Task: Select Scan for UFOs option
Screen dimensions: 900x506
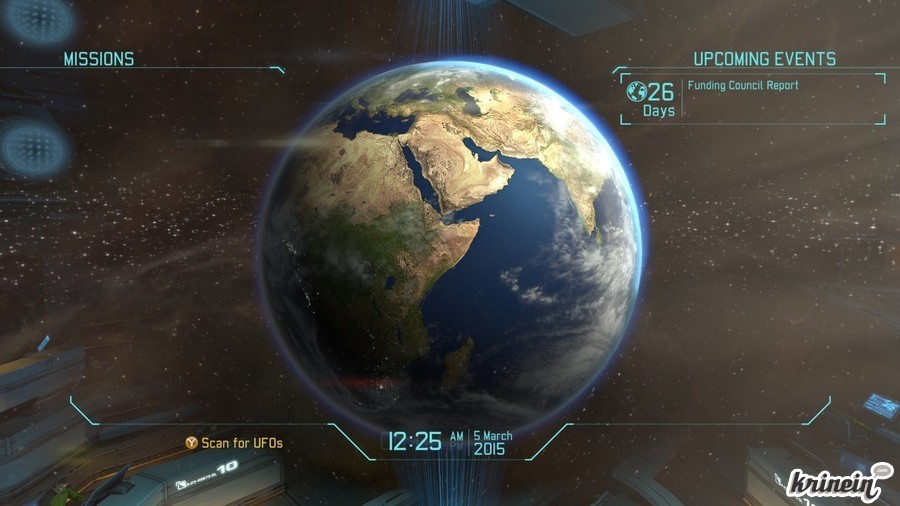Action: pyautogui.click(x=233, y=441)
